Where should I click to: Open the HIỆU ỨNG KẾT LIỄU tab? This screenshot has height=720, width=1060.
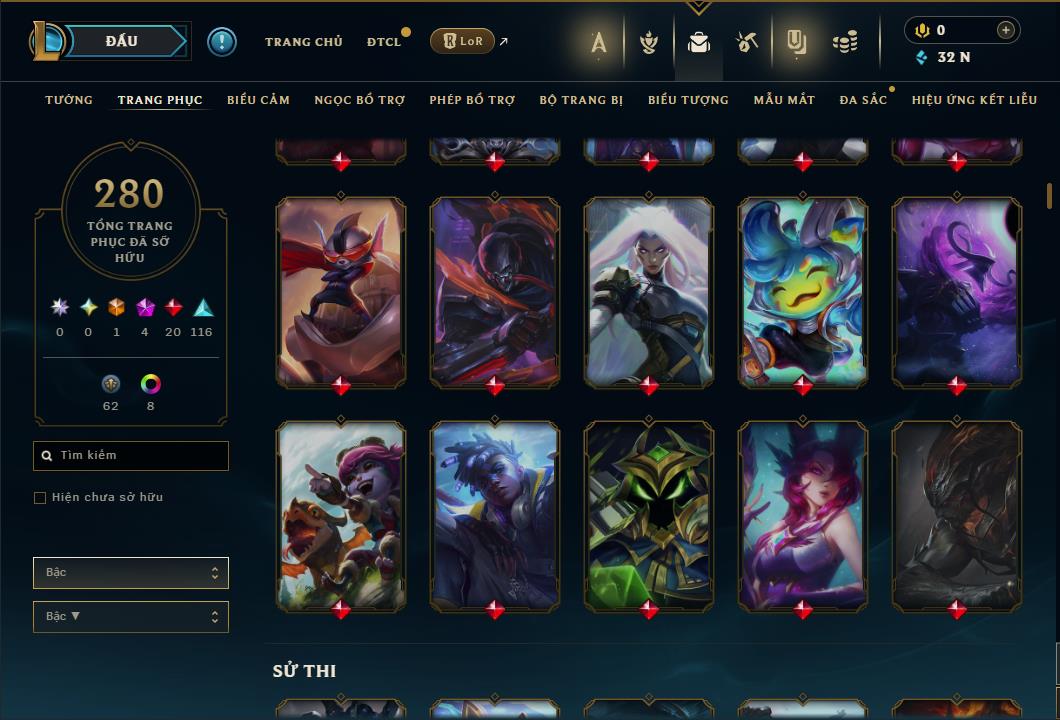(972, 100)
